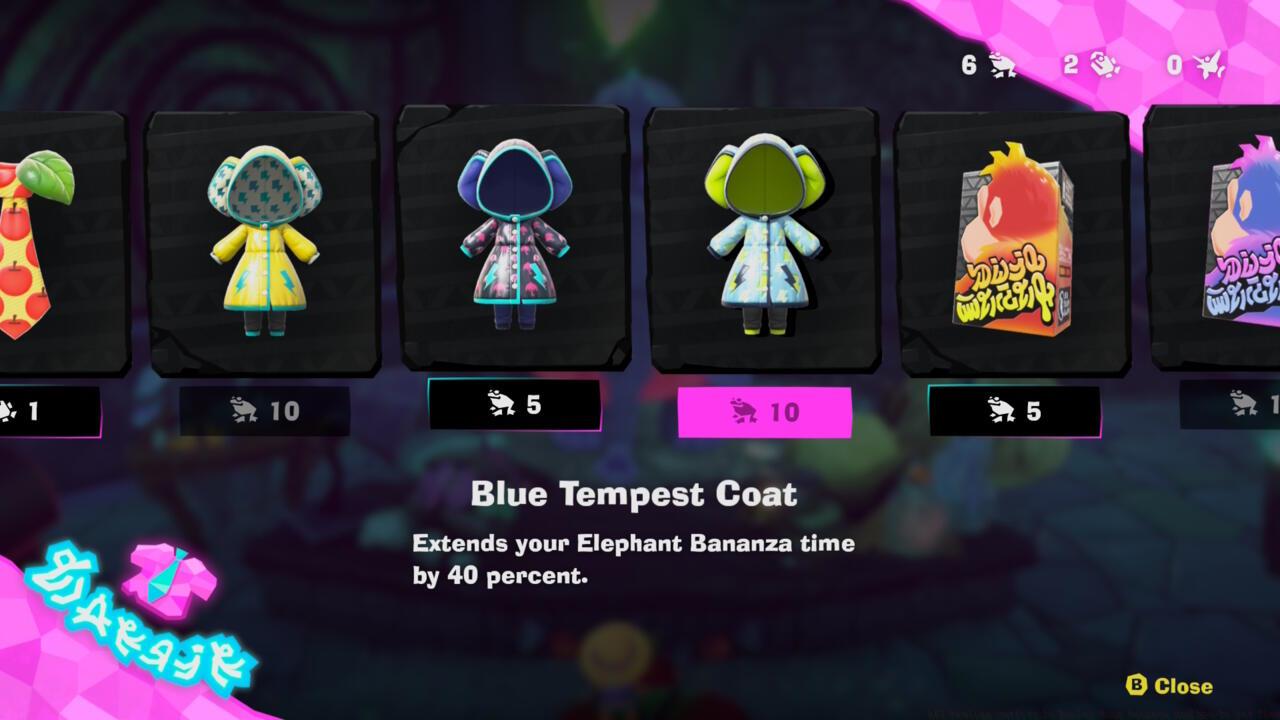Click the frog icon on the highlighted price tag
Screen dimensions: 1280x720
pos(744,408)
